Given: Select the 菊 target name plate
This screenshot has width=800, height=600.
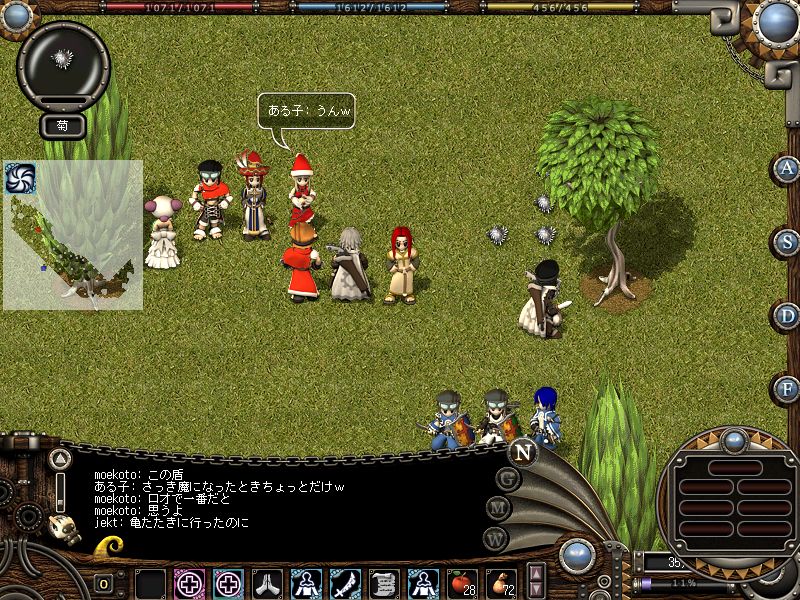Looking at the screenshot, I should click(x=61, y=127).
